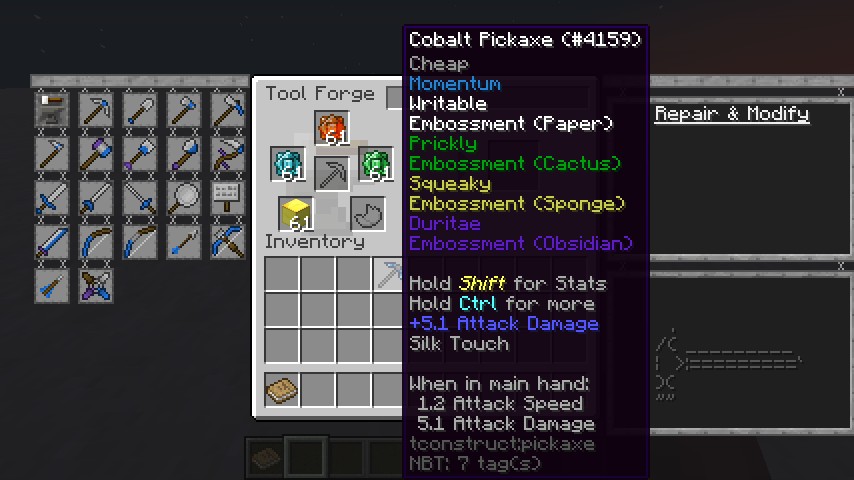Choose the shovel tool button

tap(140, 108)
